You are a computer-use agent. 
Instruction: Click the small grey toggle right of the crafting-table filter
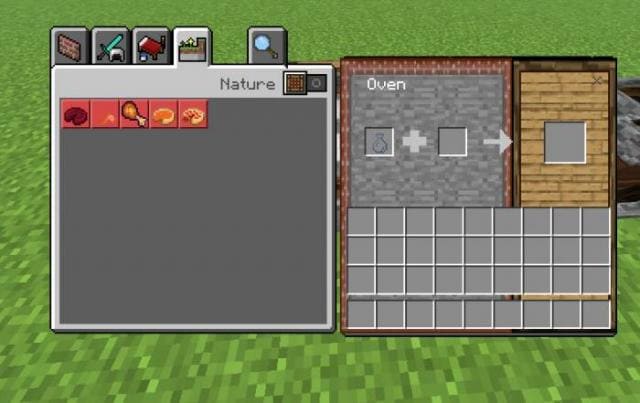click(316, 84)
